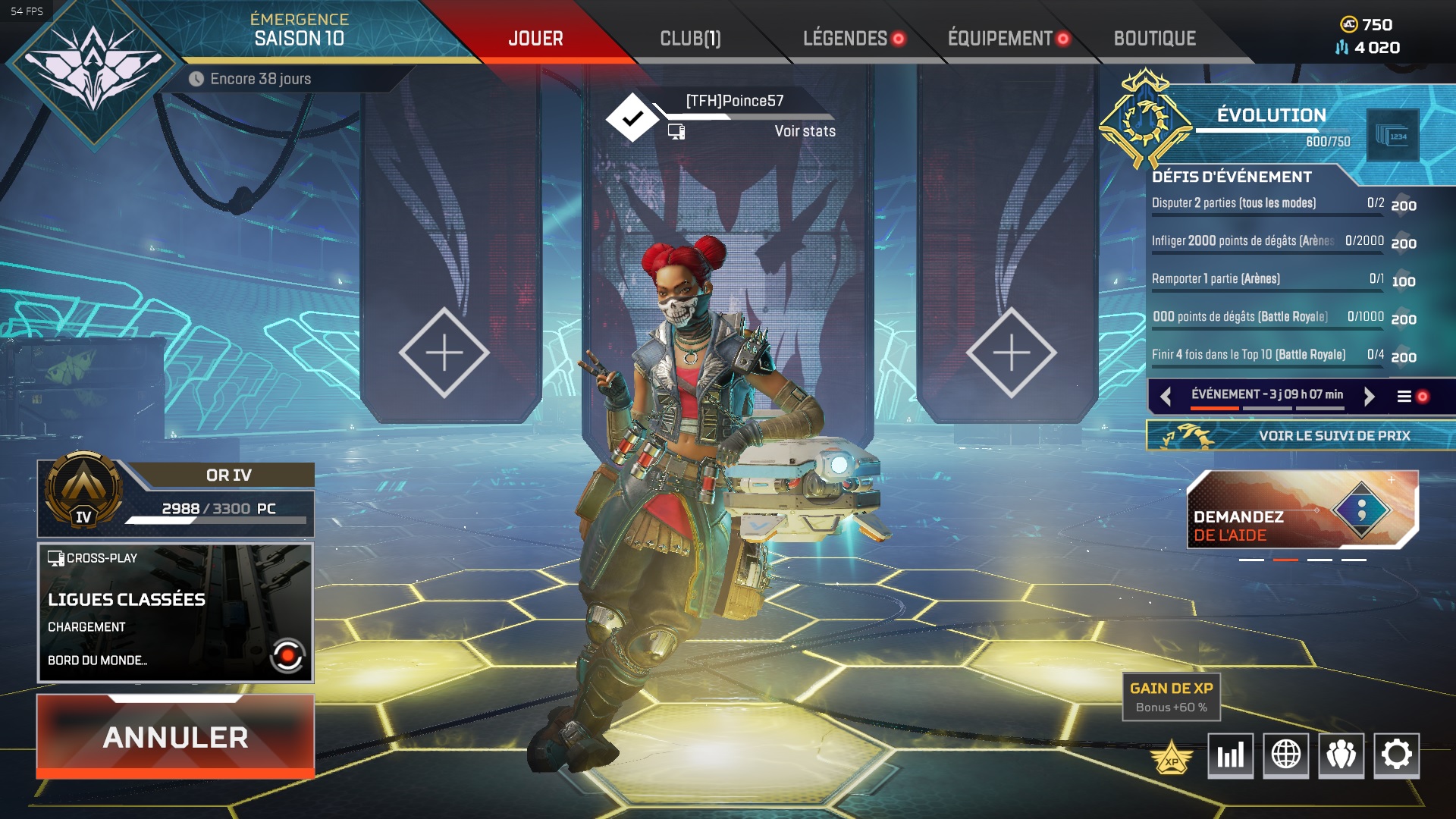Show the previous challenge page arrow
This screenshot has width=1456, height=819.
click(x=1166, y=396)
